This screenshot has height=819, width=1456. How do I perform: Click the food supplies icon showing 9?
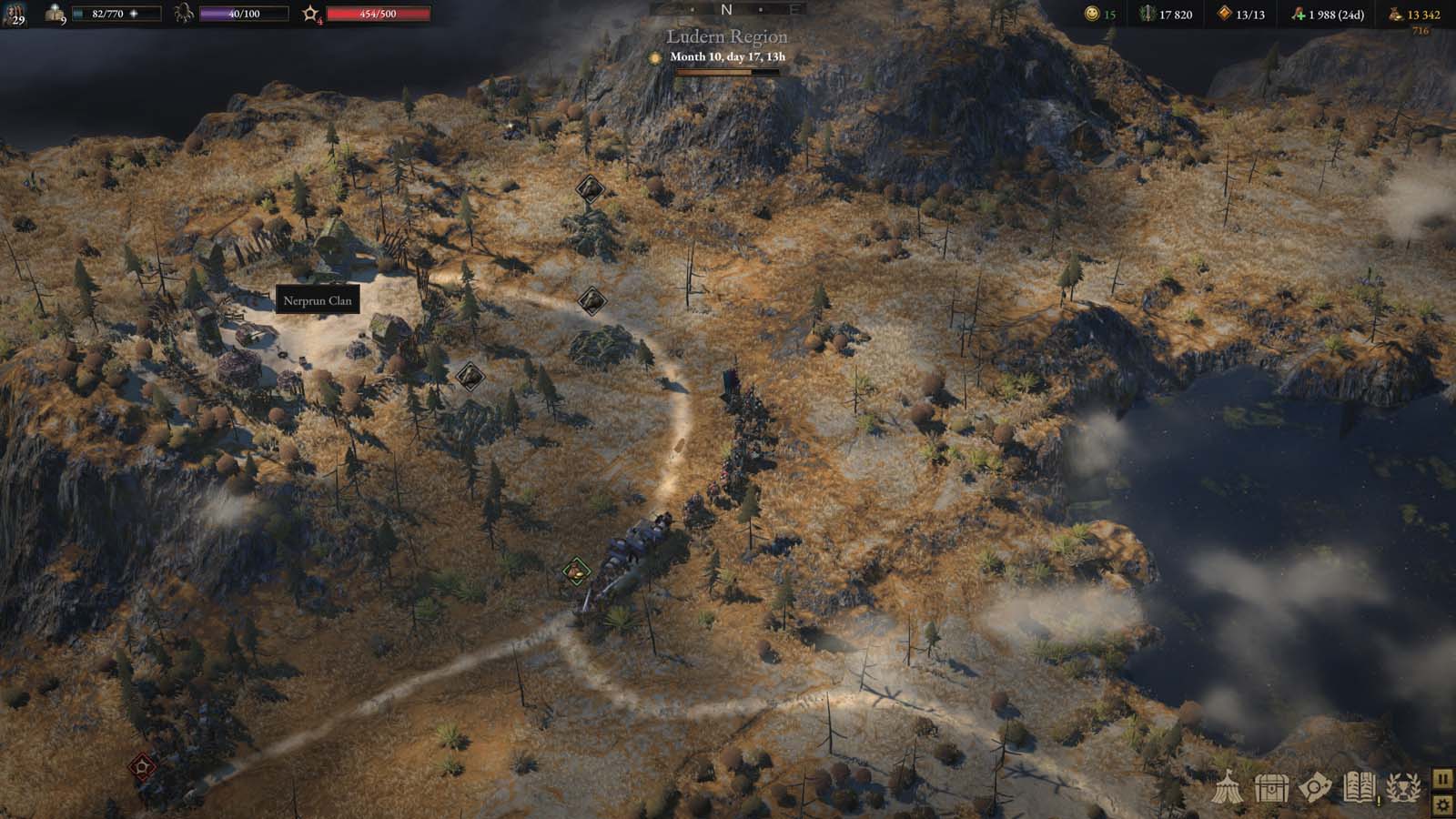click(x=55, y=14)
